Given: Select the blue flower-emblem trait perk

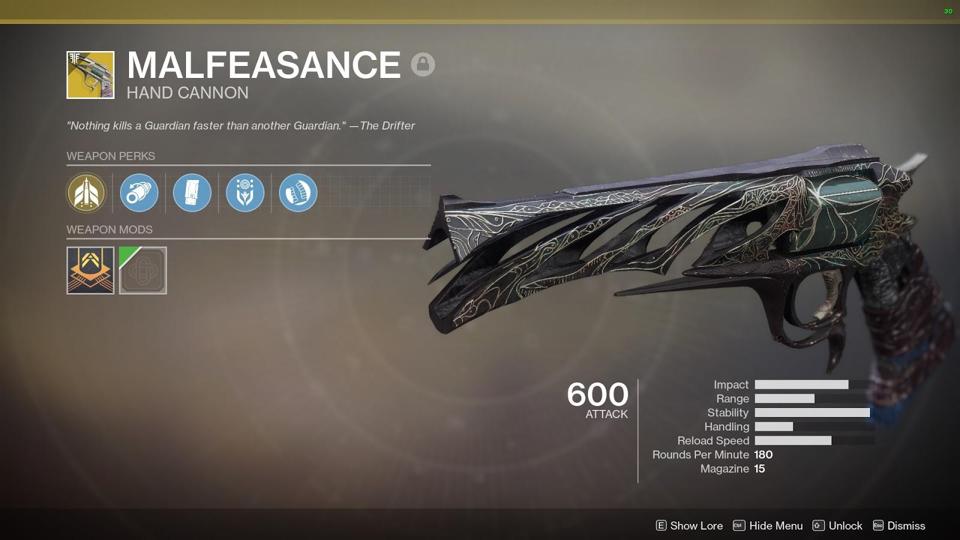Looking at the screenshot, I should point(245,193).
